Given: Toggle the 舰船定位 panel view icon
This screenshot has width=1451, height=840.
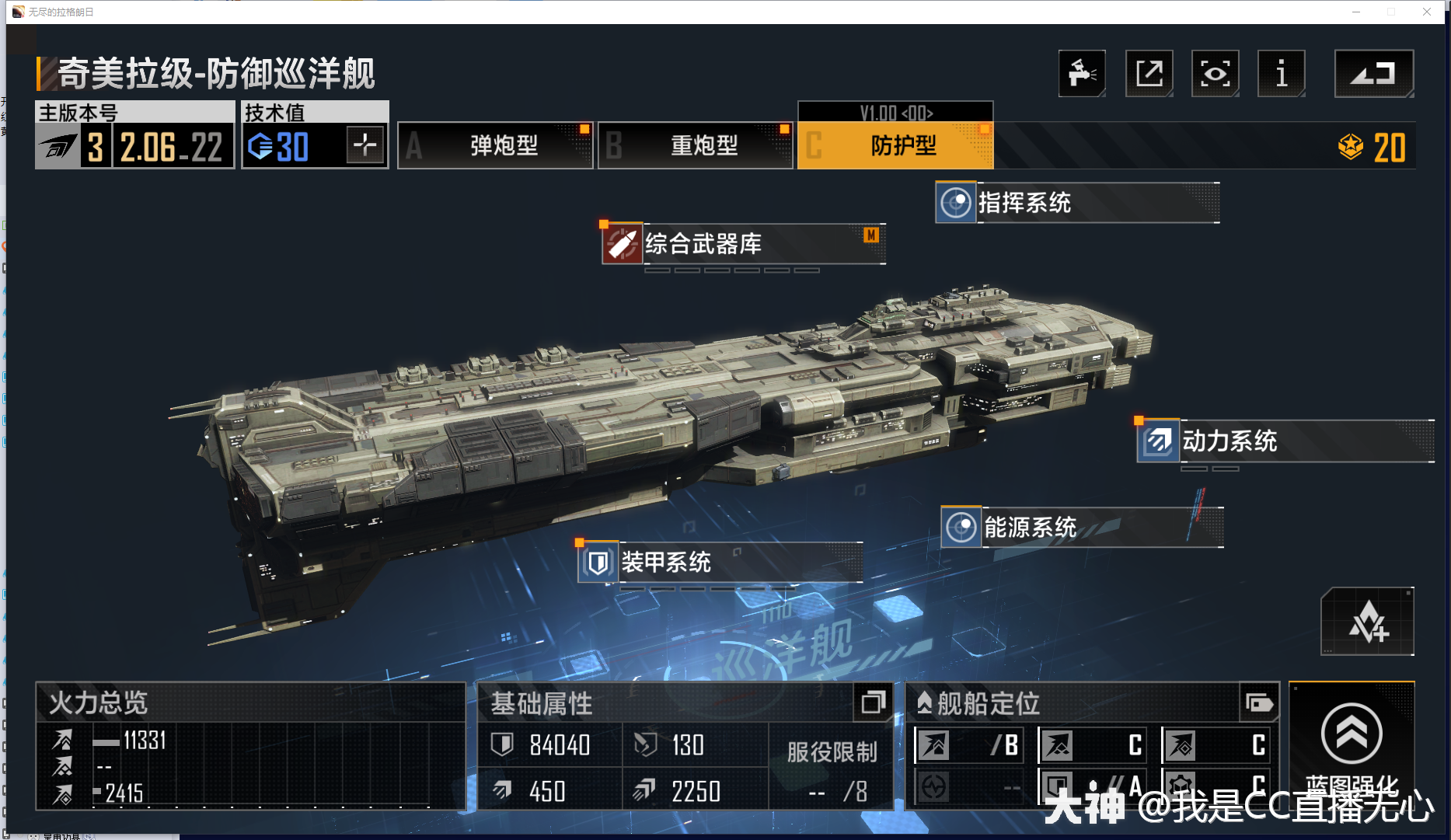Looking at the screenshot, I should click(1259, 703).
